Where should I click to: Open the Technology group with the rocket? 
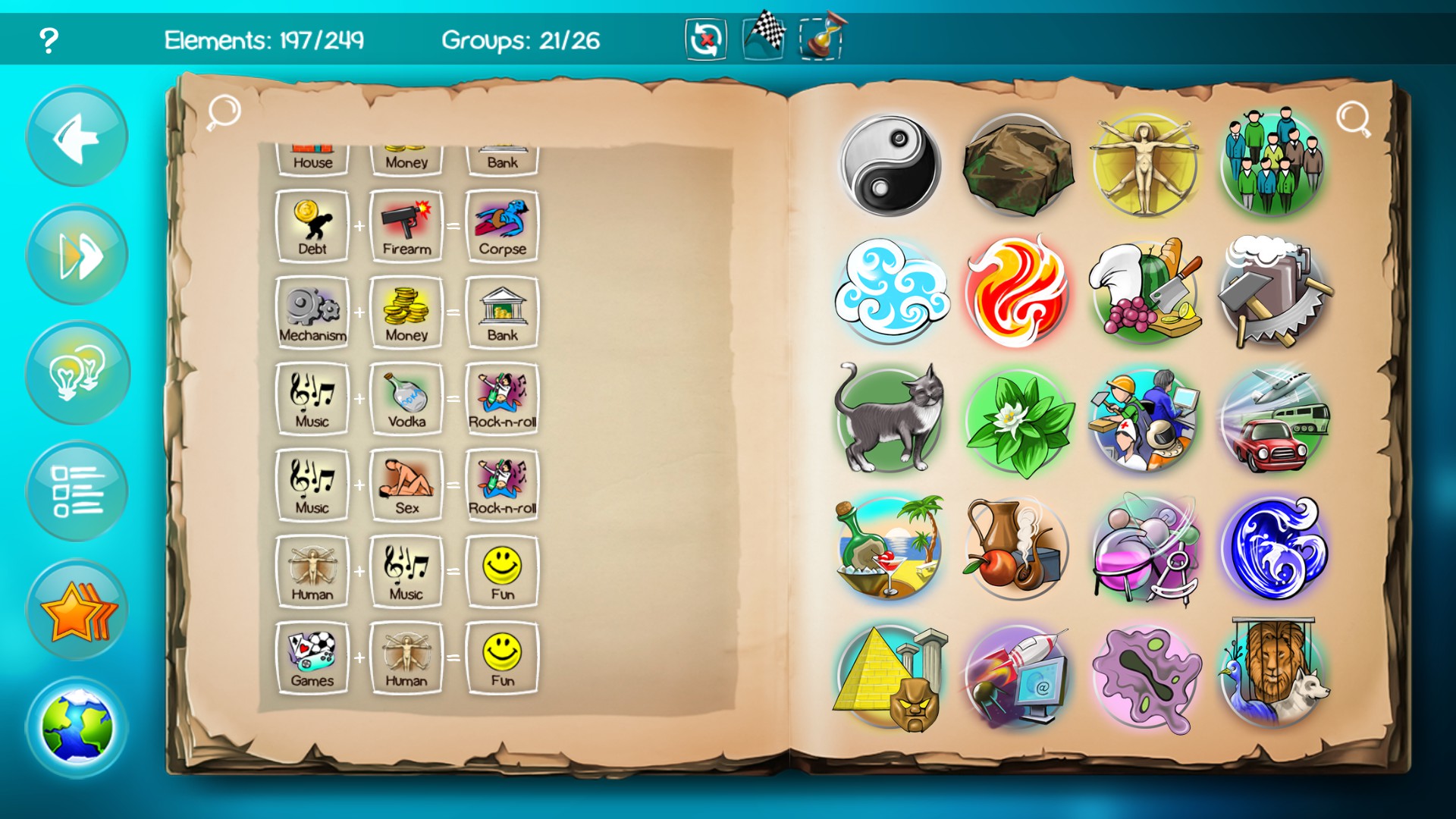point(1020,675)
